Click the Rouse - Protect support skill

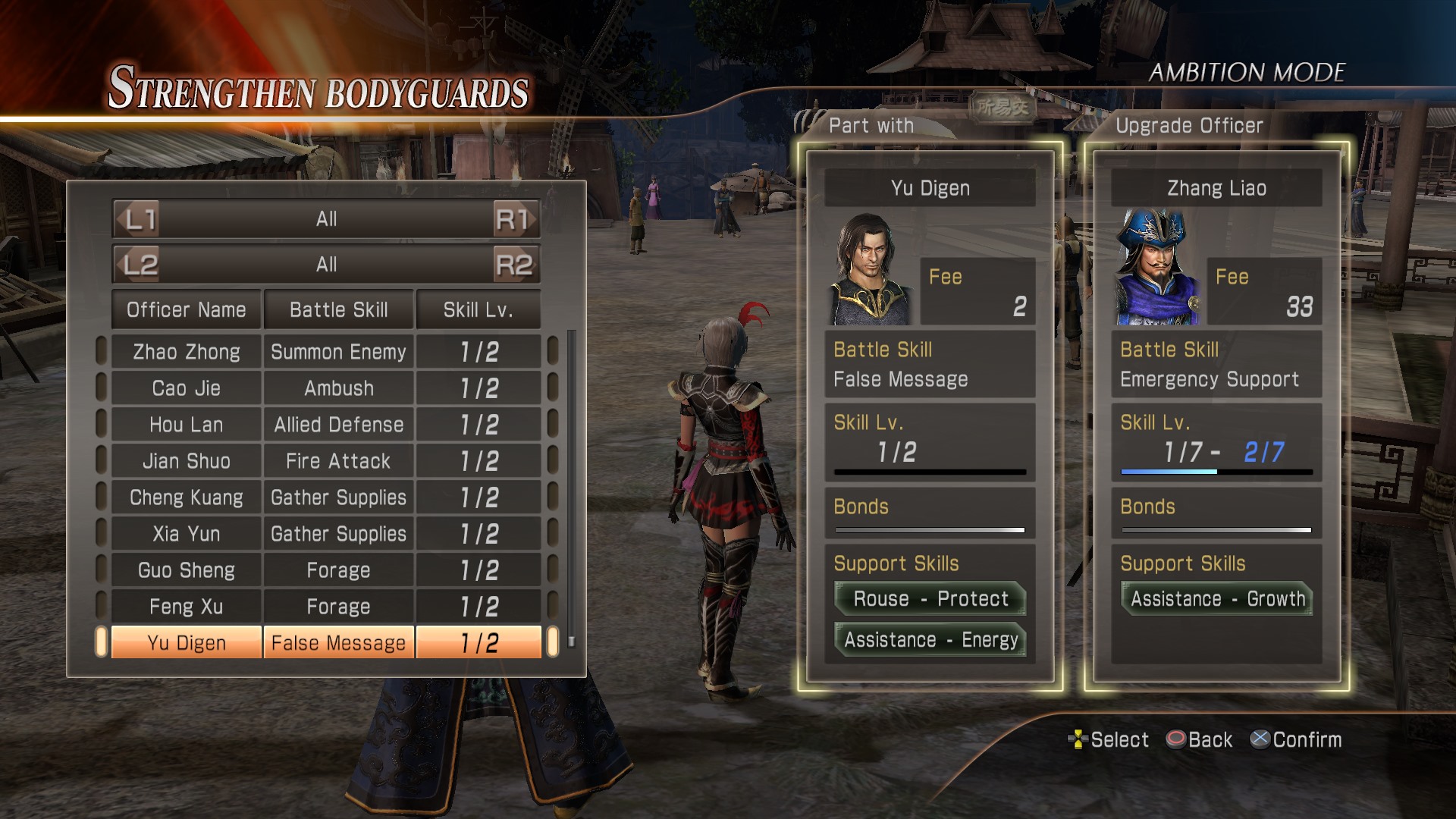[x=930, y=599]
